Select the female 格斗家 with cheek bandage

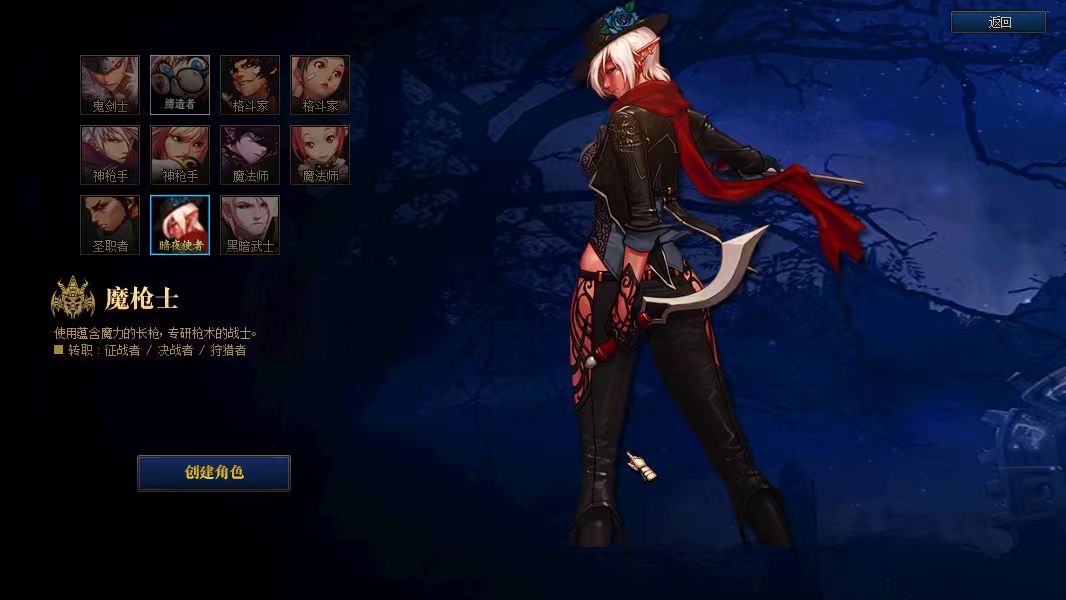tap(320, 85)
